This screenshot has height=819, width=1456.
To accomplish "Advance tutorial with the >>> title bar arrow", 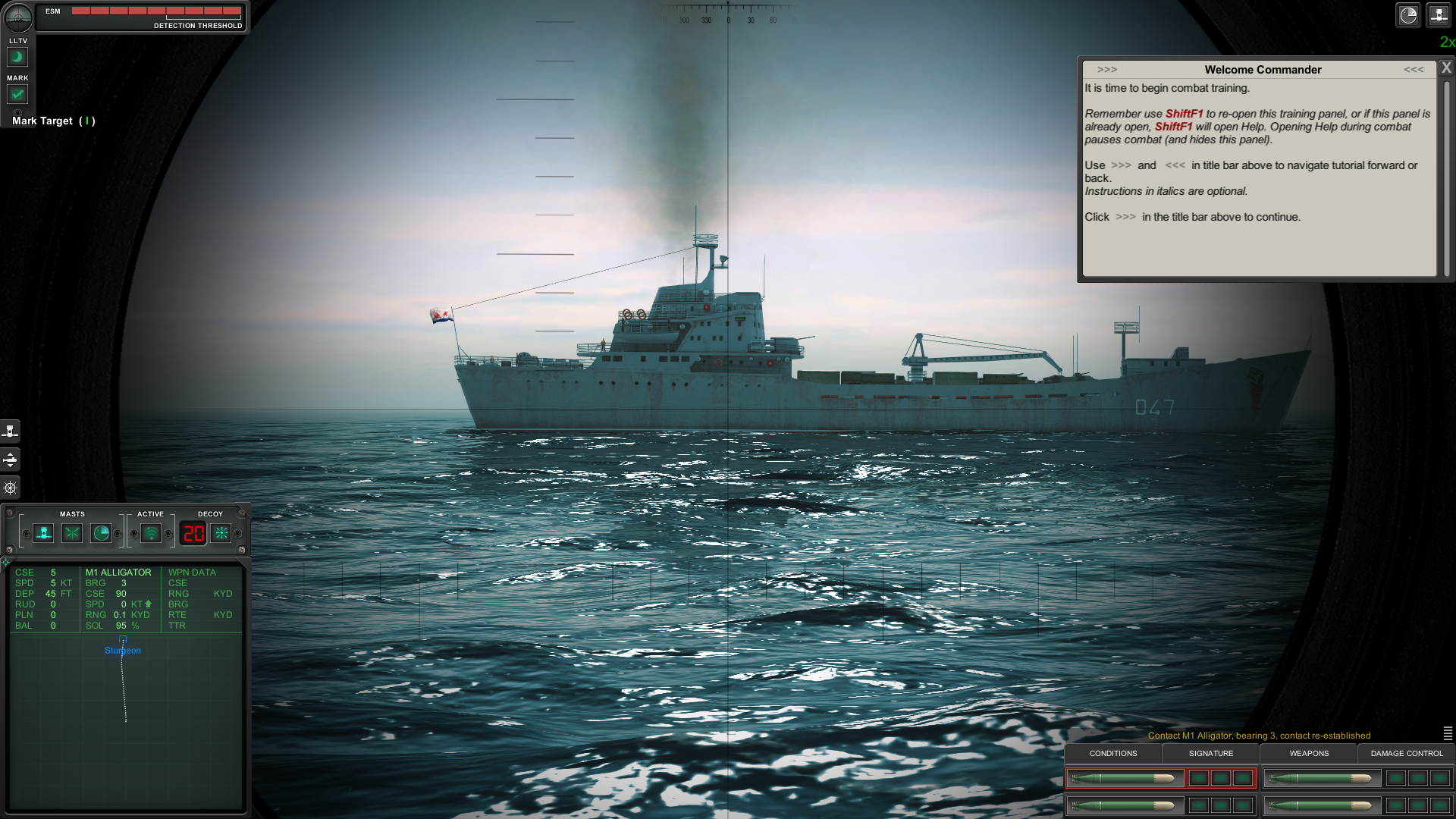I will click(x=1106, y=70).
